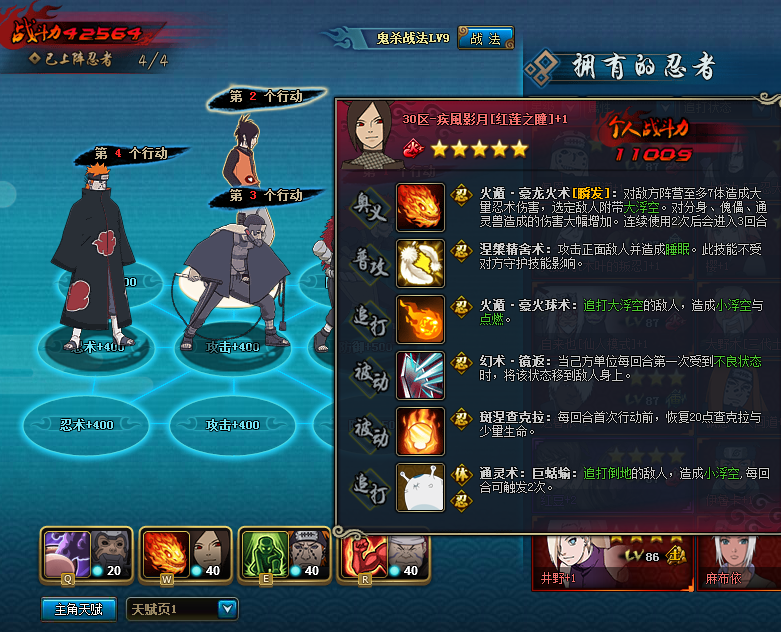Image resolution: width=781 pixels, height=632 pixels.
Task: Select the W fire dragon skill slot
Action: tap(184, 553)
